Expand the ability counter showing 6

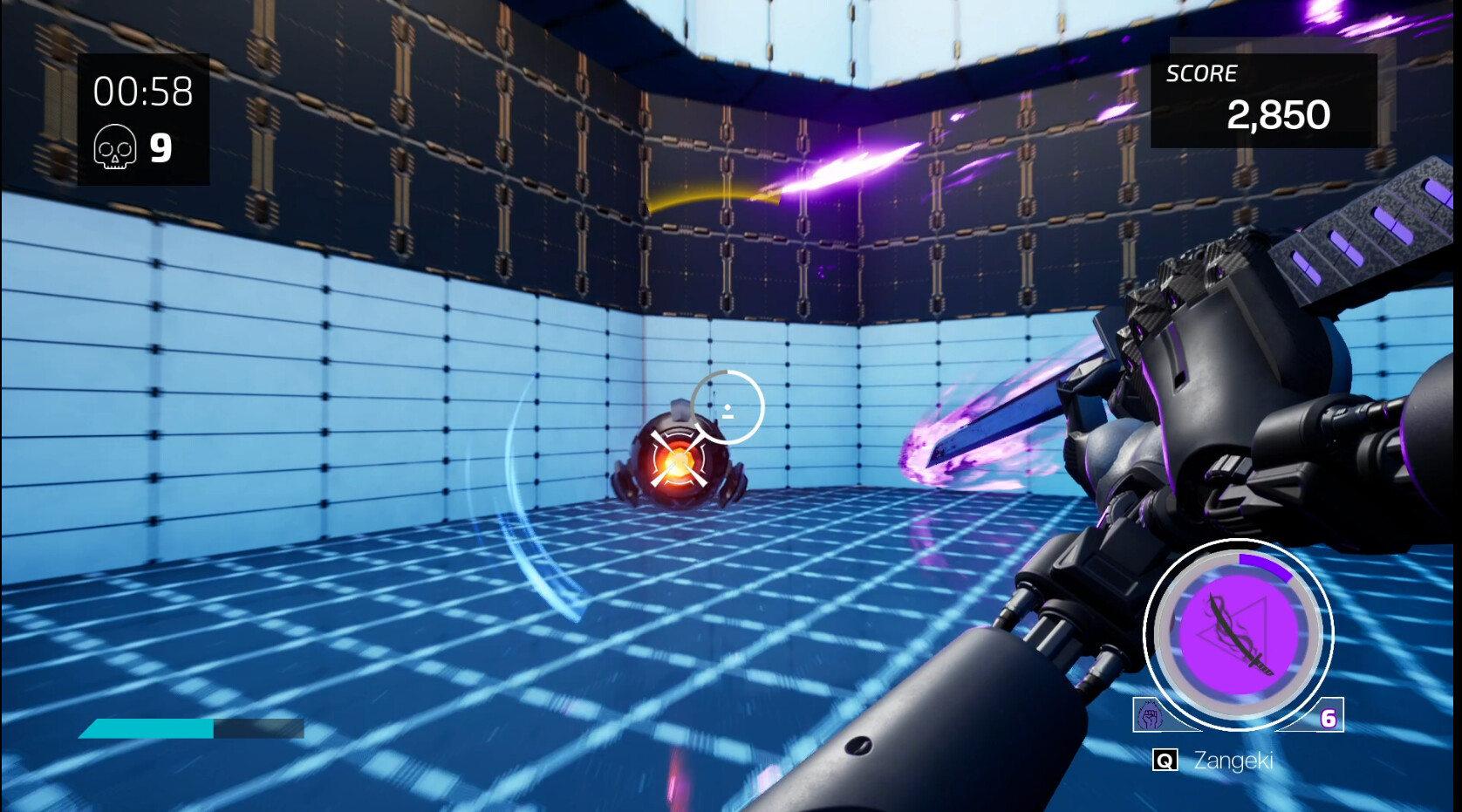coord(1327,719)
